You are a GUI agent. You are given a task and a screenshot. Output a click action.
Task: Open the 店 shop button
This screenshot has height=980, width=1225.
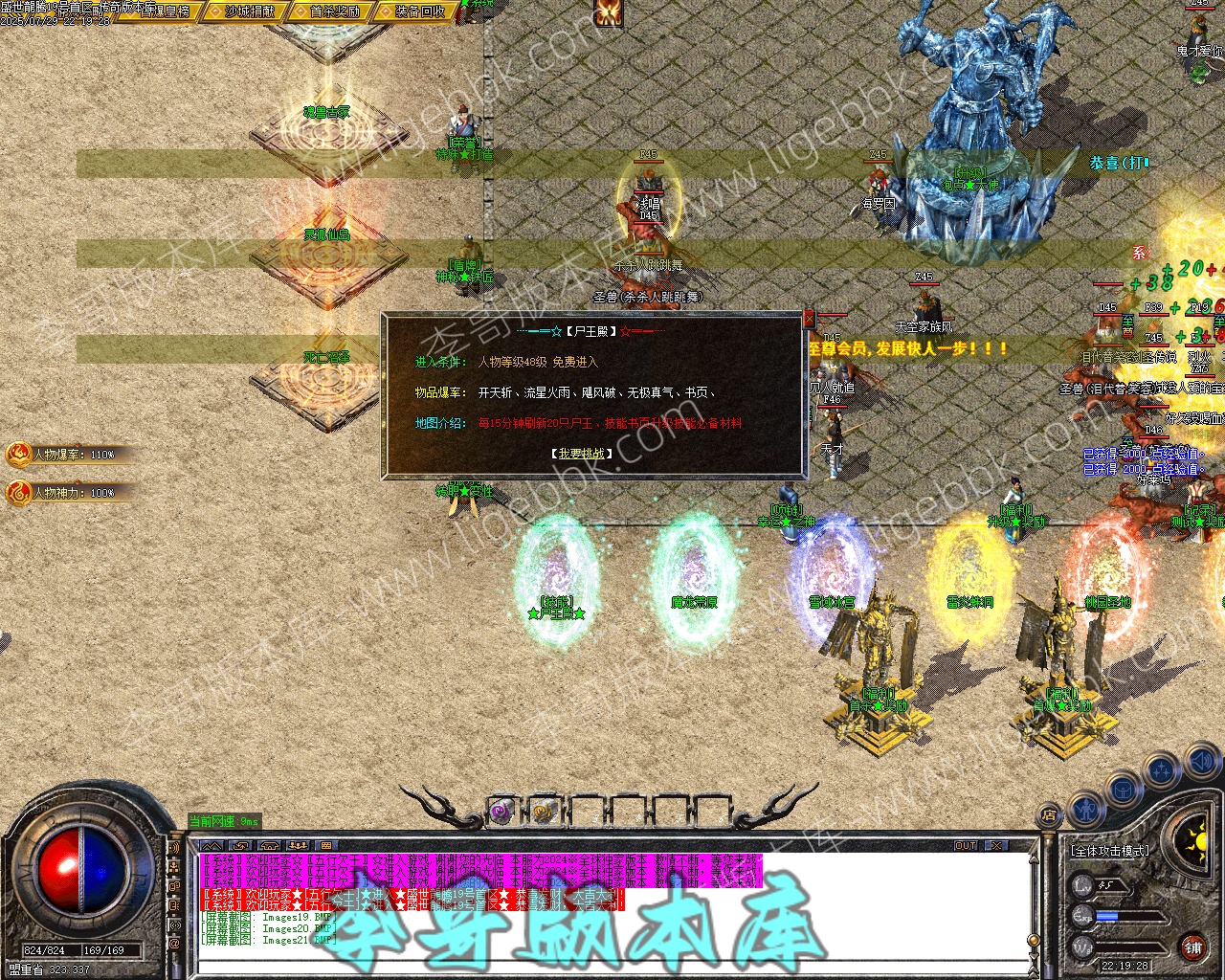click(1049, 816)
